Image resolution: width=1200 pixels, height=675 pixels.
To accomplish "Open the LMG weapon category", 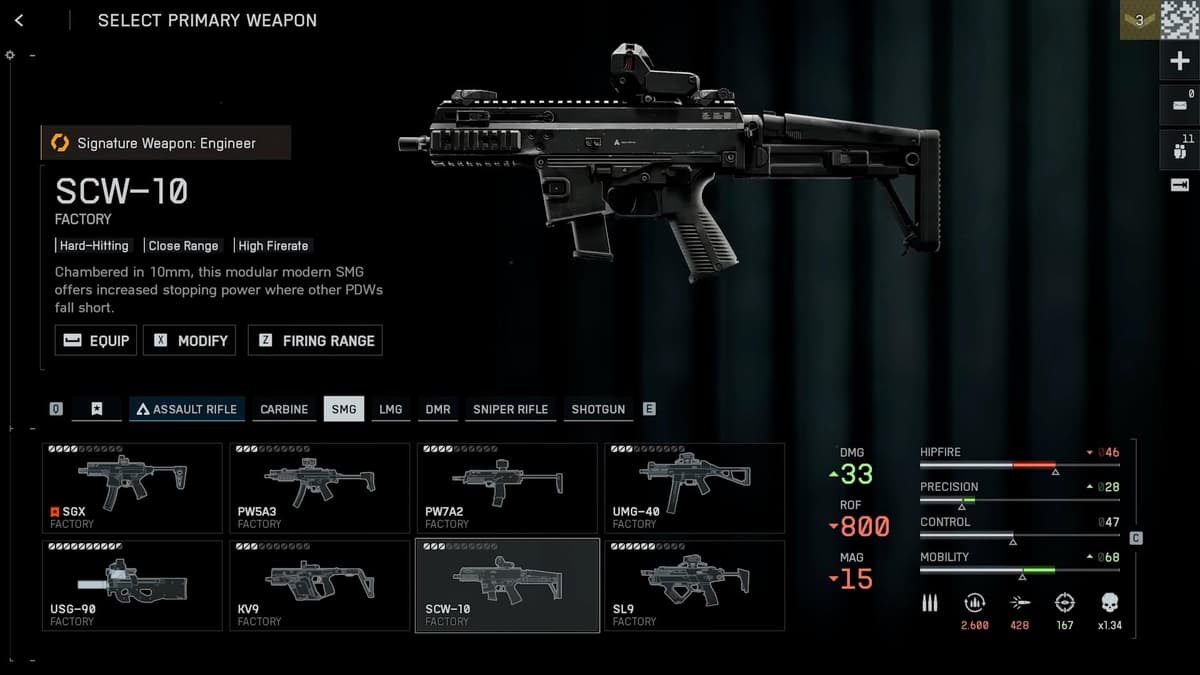I will (390, 409).
